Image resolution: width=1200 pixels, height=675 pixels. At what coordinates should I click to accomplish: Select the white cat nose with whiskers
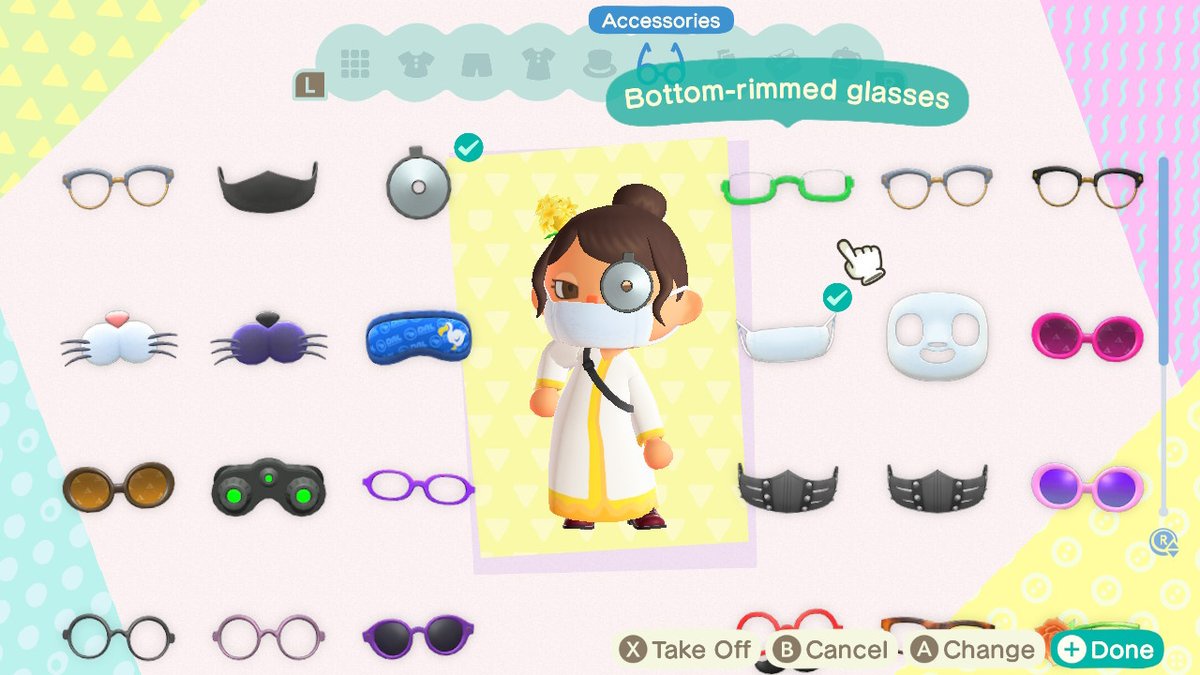click(118, 337)
